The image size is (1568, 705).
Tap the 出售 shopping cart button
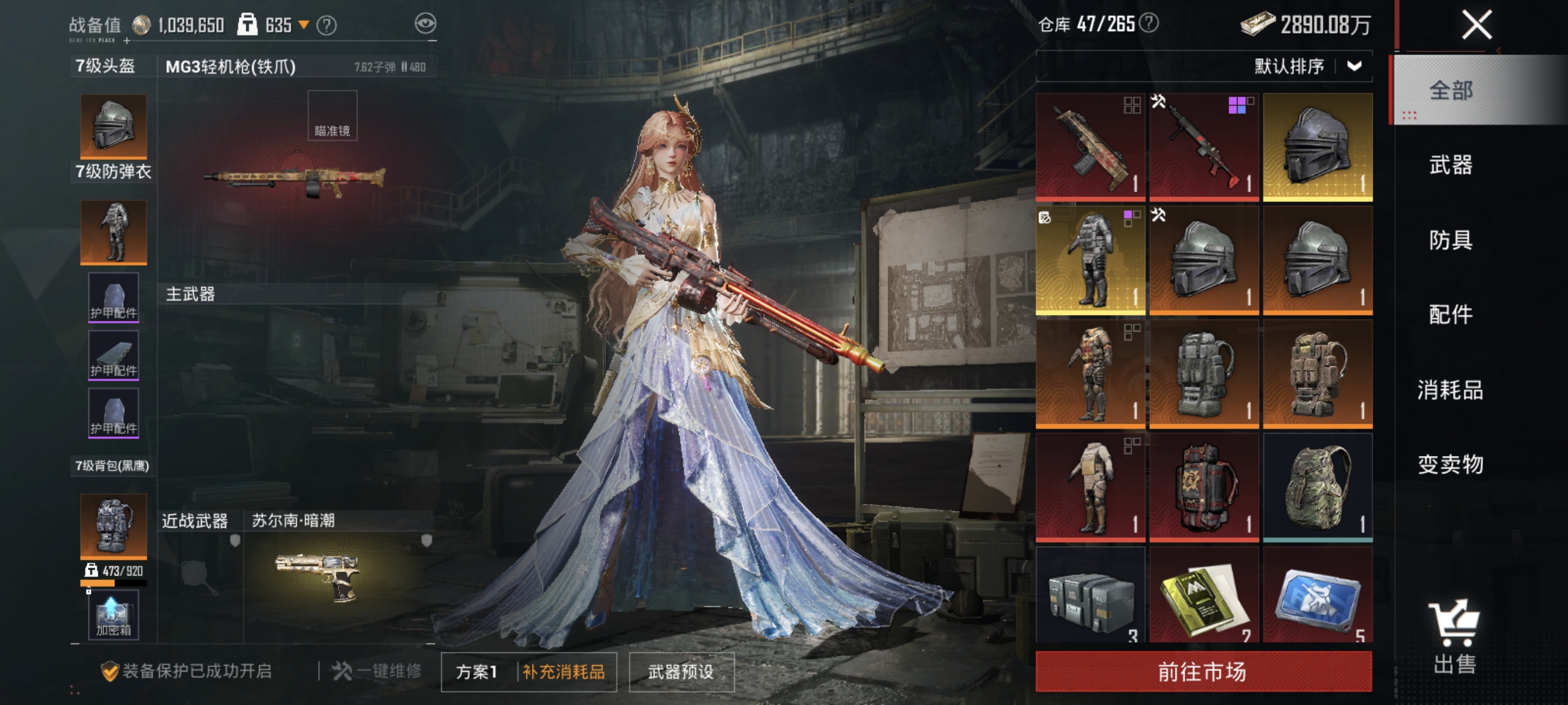point(1454,636)
